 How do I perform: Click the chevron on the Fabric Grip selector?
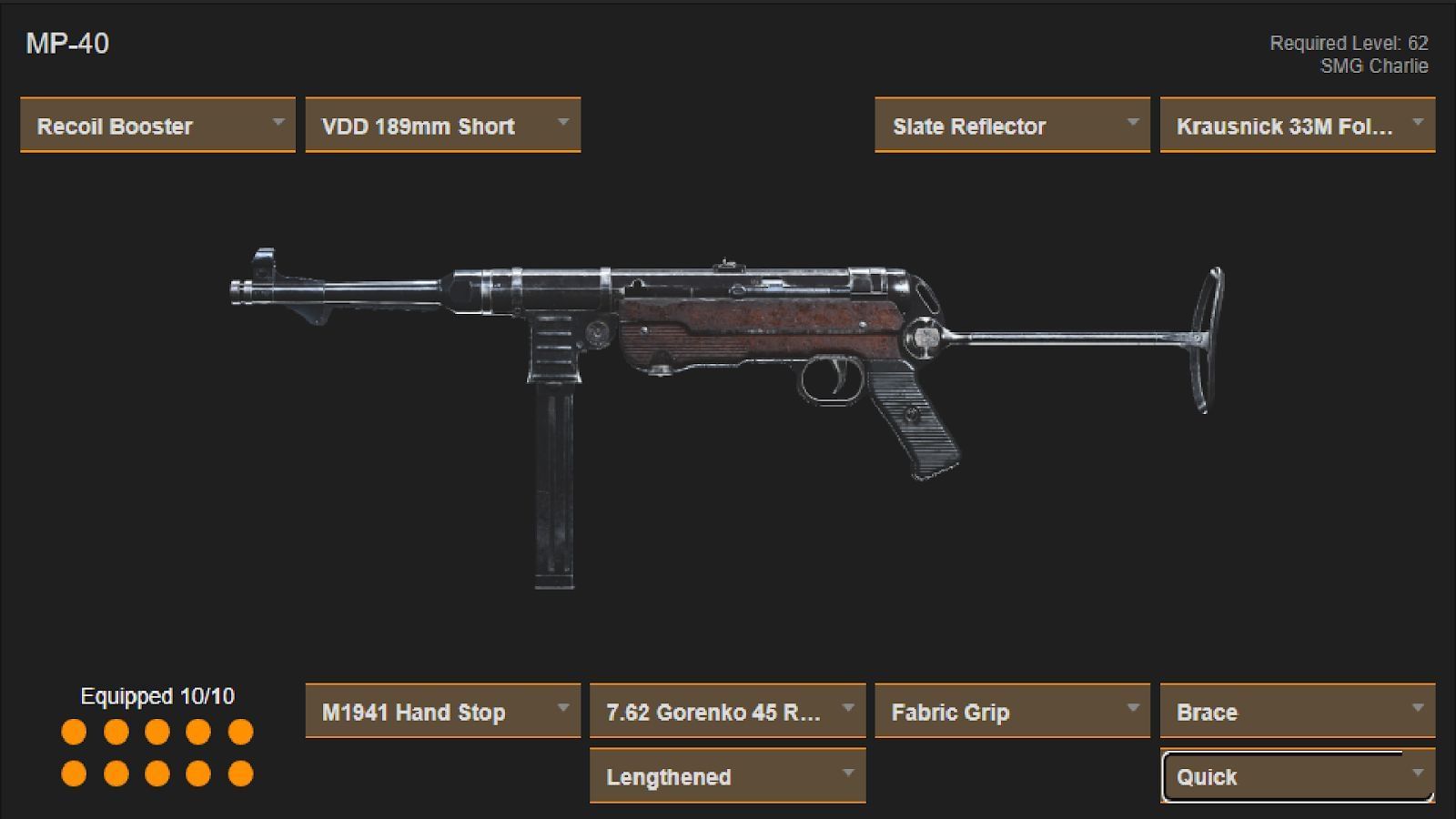[1133, 708]
